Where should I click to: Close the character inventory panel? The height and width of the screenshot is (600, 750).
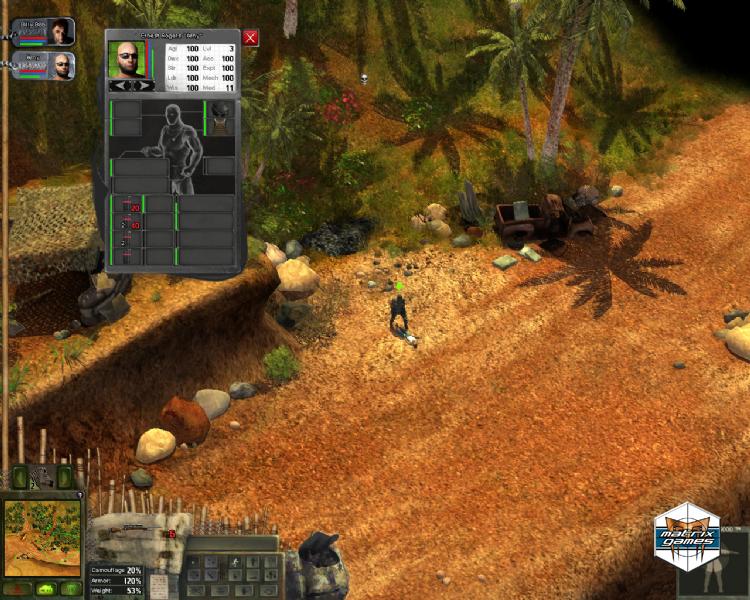(251, 38)
